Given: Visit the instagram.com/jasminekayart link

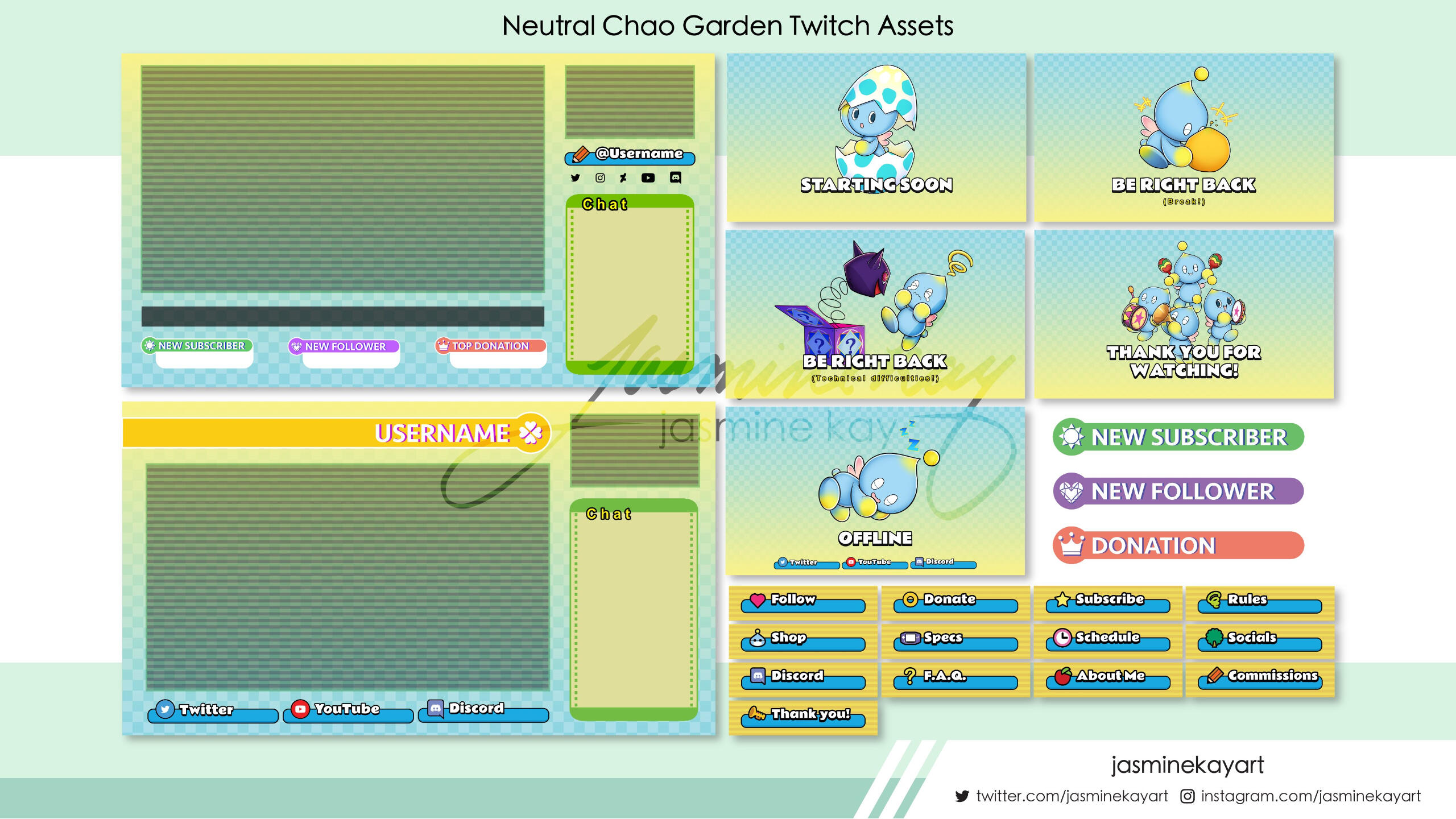Looking at the screenshot, I should 1310,796.
